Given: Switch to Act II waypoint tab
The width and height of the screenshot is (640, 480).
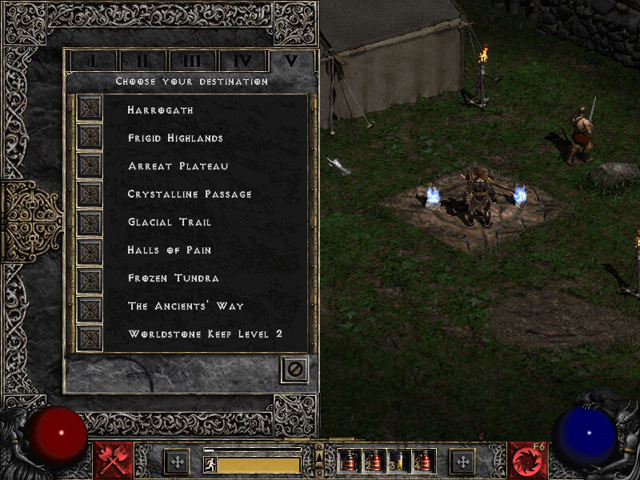Looking at the screenshot, I should [x=142, y=61].
